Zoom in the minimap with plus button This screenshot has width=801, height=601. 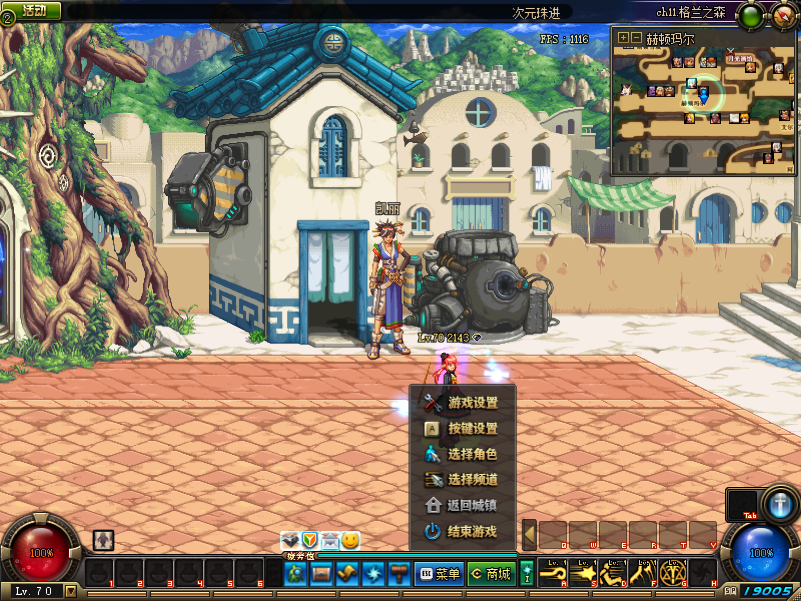pos(623,38)
